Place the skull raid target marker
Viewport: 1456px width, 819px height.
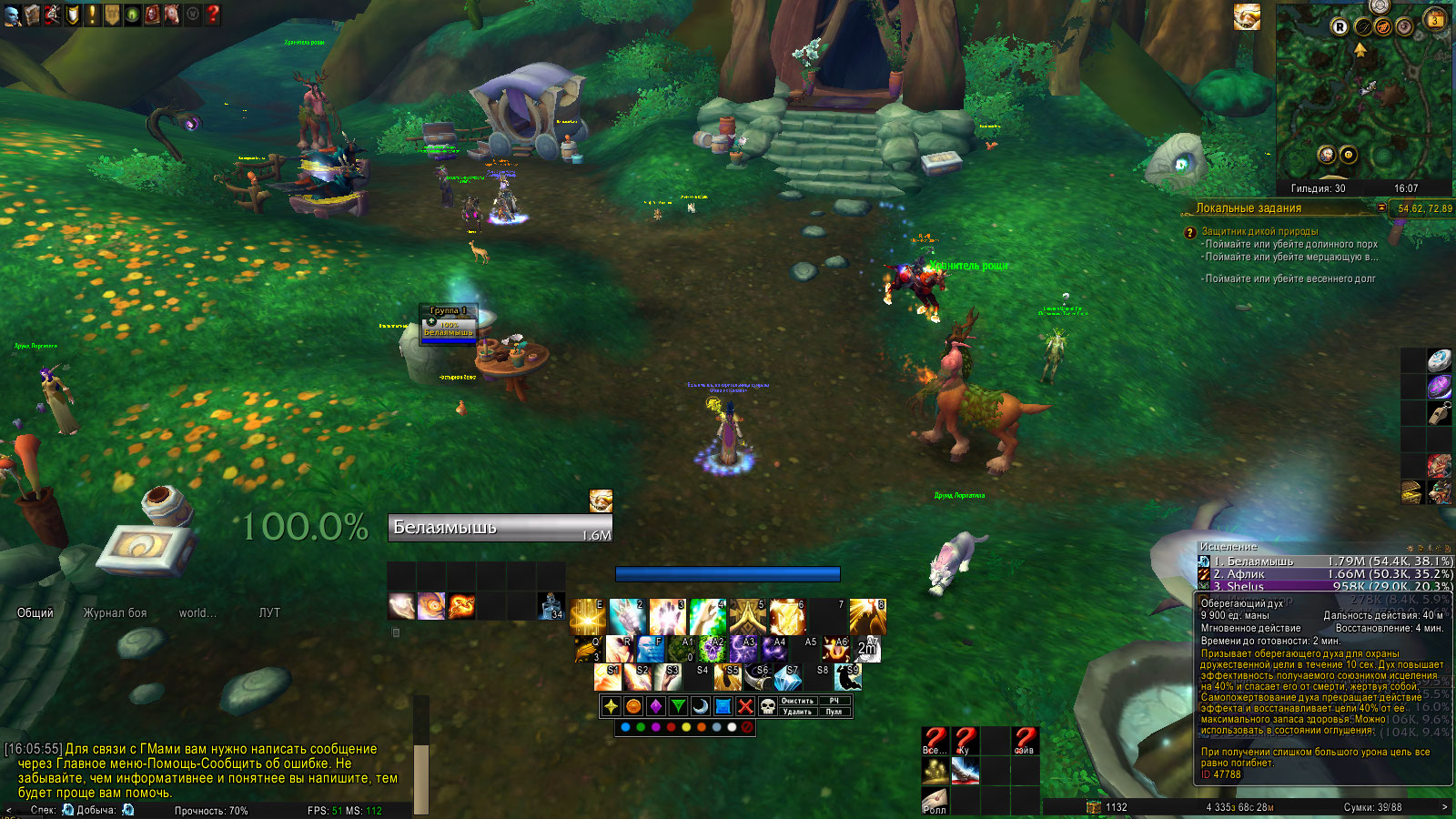tap(768, 706)
